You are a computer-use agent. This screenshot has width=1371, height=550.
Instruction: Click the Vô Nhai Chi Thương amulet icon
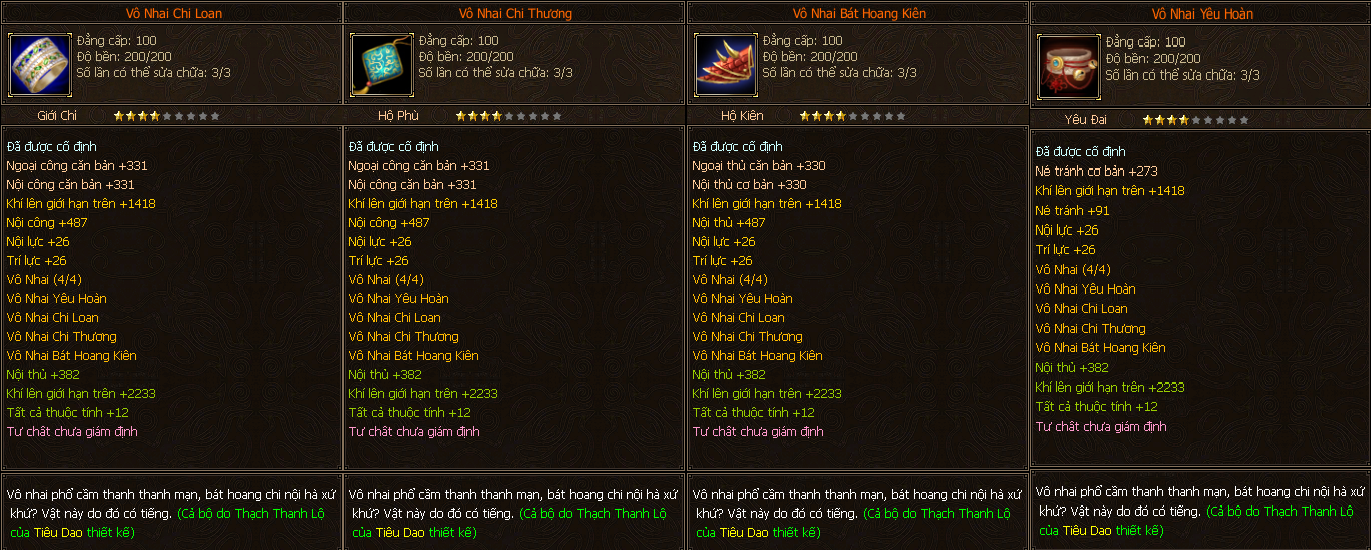382,63
